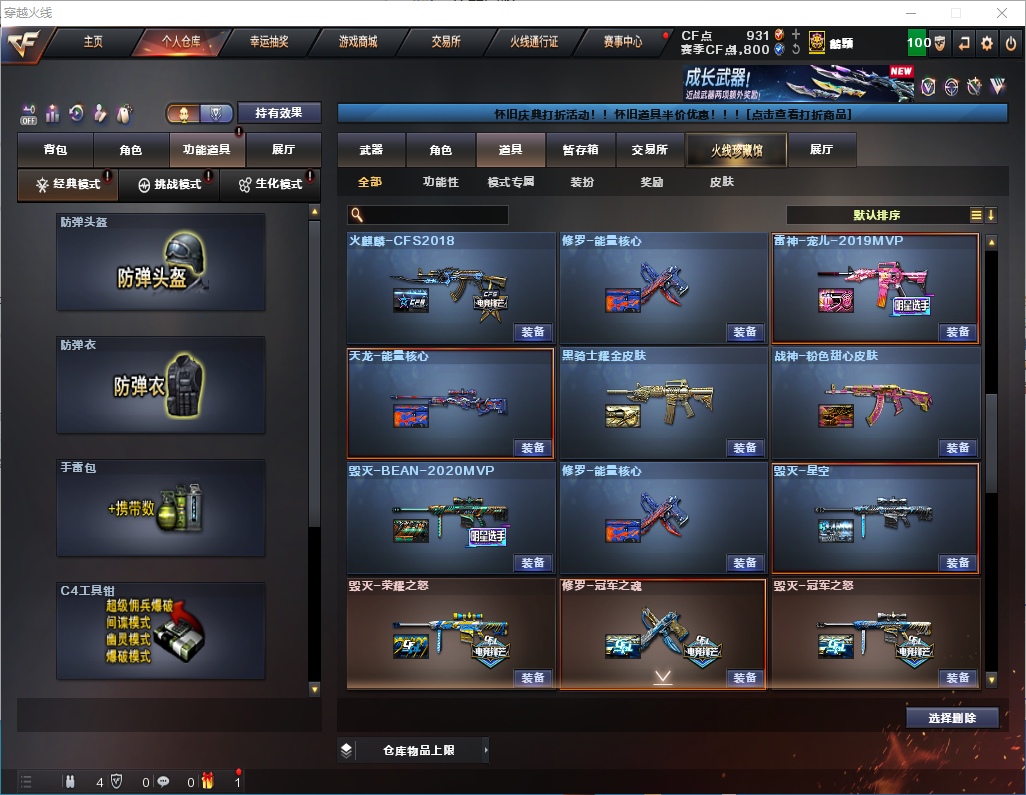
Task: Switch to the 生化模式 biochemical mode tab
Action: coord(270,185)
